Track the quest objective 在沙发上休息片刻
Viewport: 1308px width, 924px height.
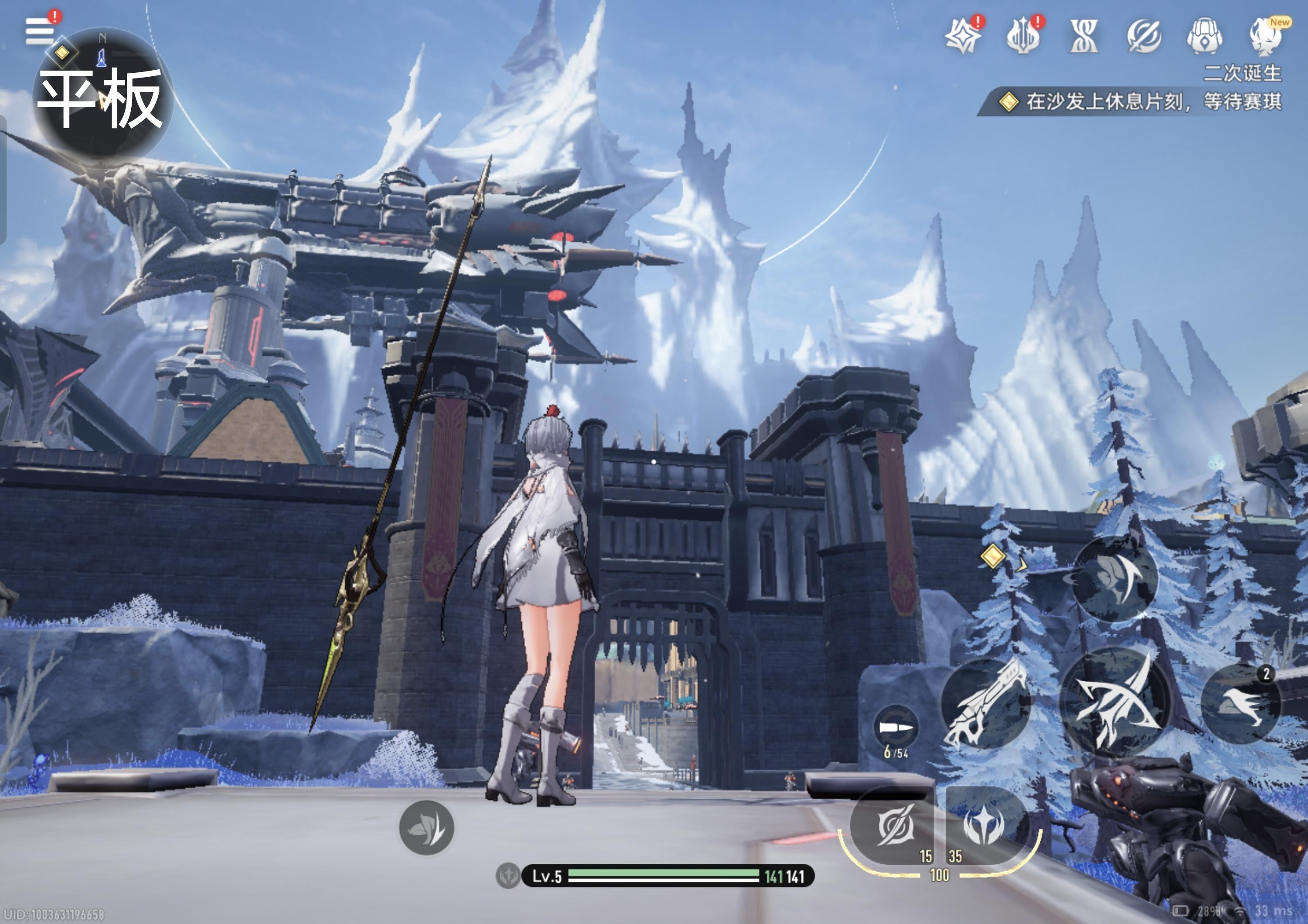[x=1139, y=102]
